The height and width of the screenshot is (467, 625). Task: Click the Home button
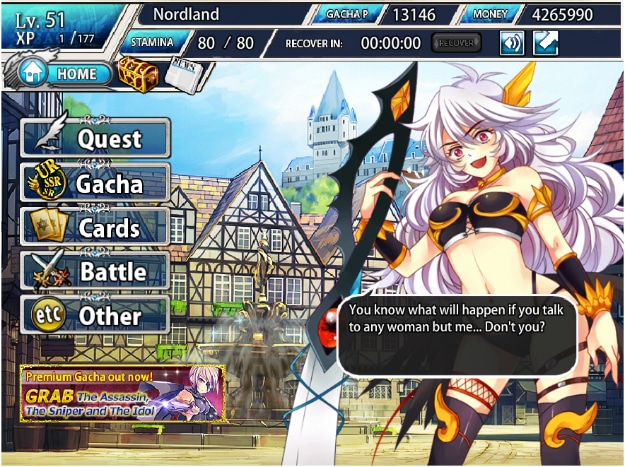pos(62,74)
